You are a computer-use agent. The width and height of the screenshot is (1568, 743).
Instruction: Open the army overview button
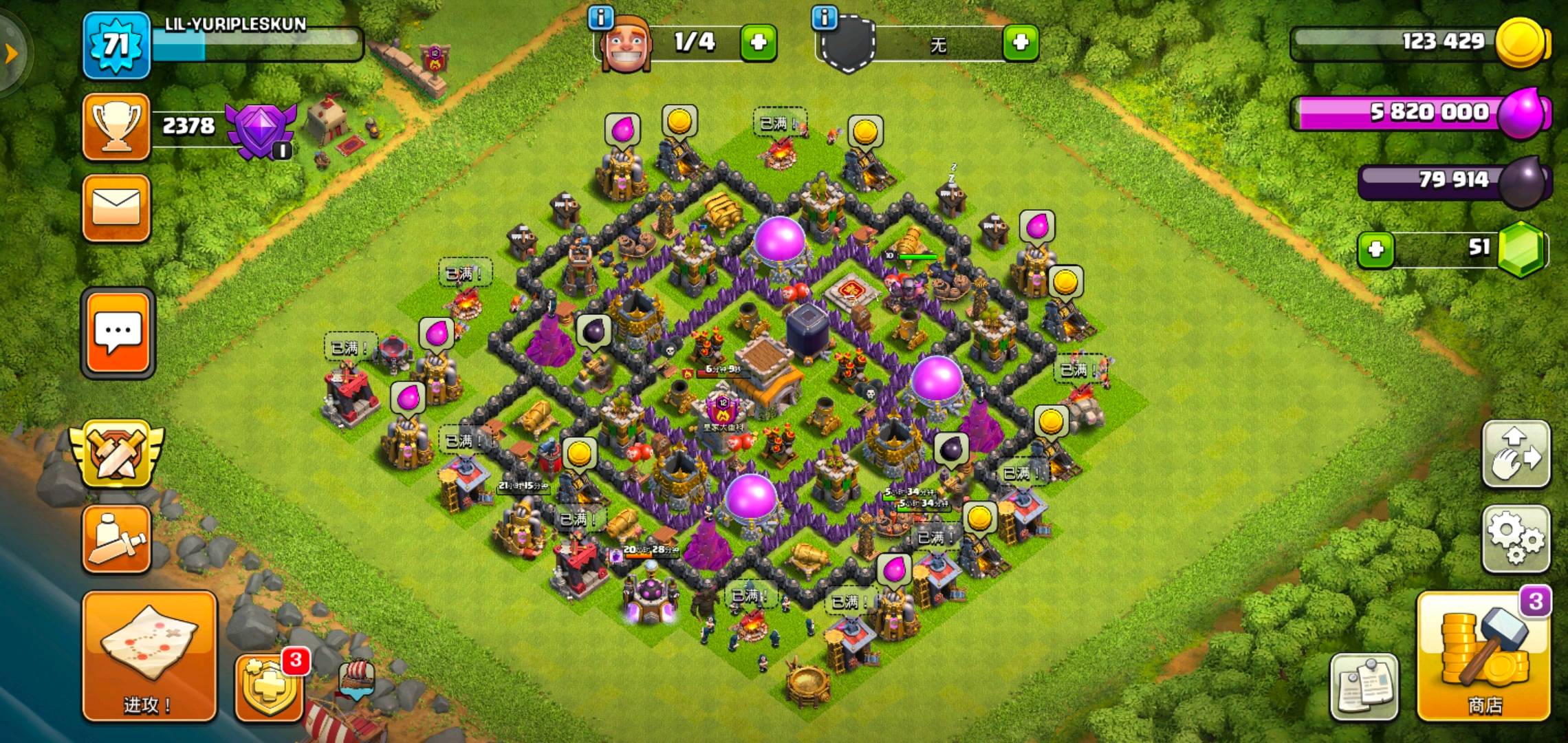pos(116,539)
